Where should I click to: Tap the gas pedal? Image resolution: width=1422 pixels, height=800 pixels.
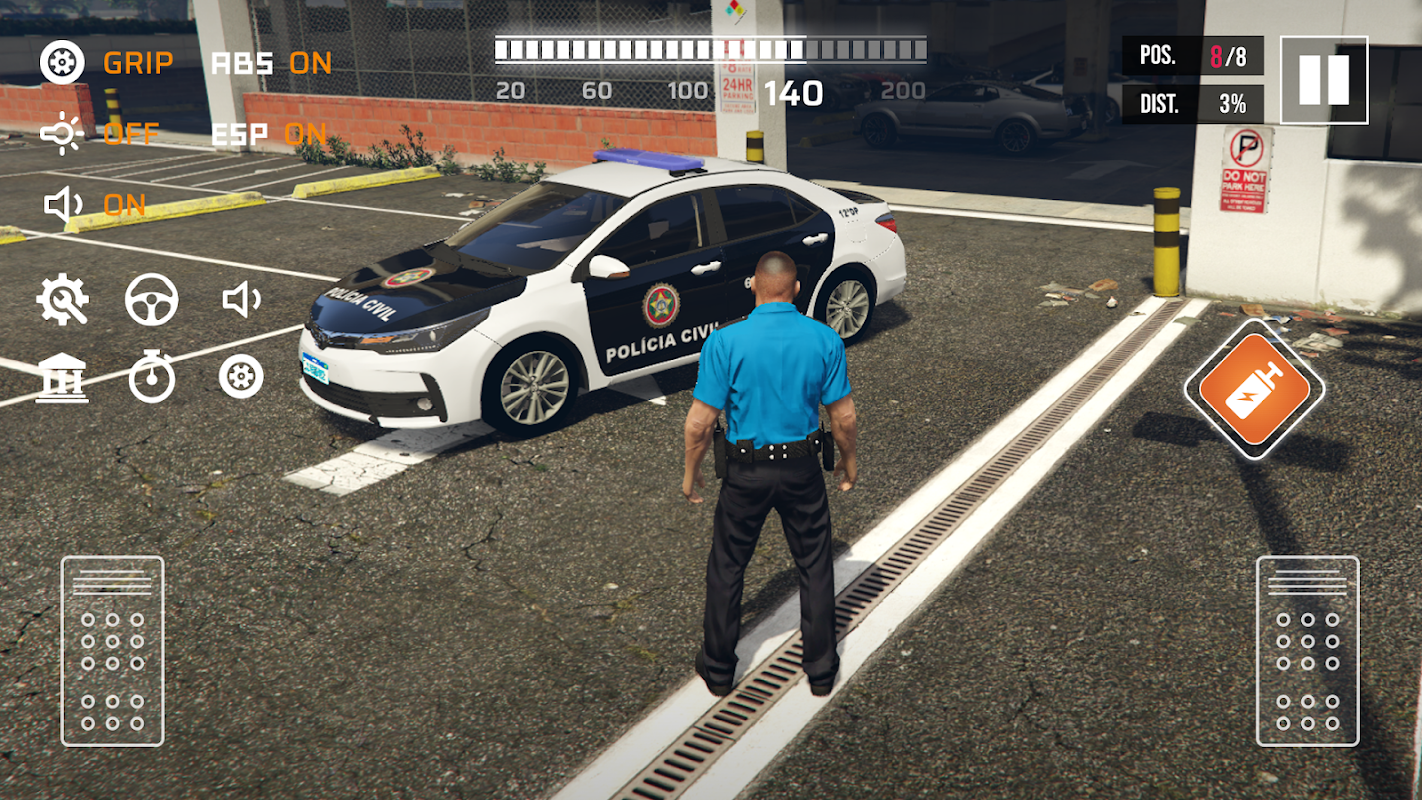coord(1307,651)
